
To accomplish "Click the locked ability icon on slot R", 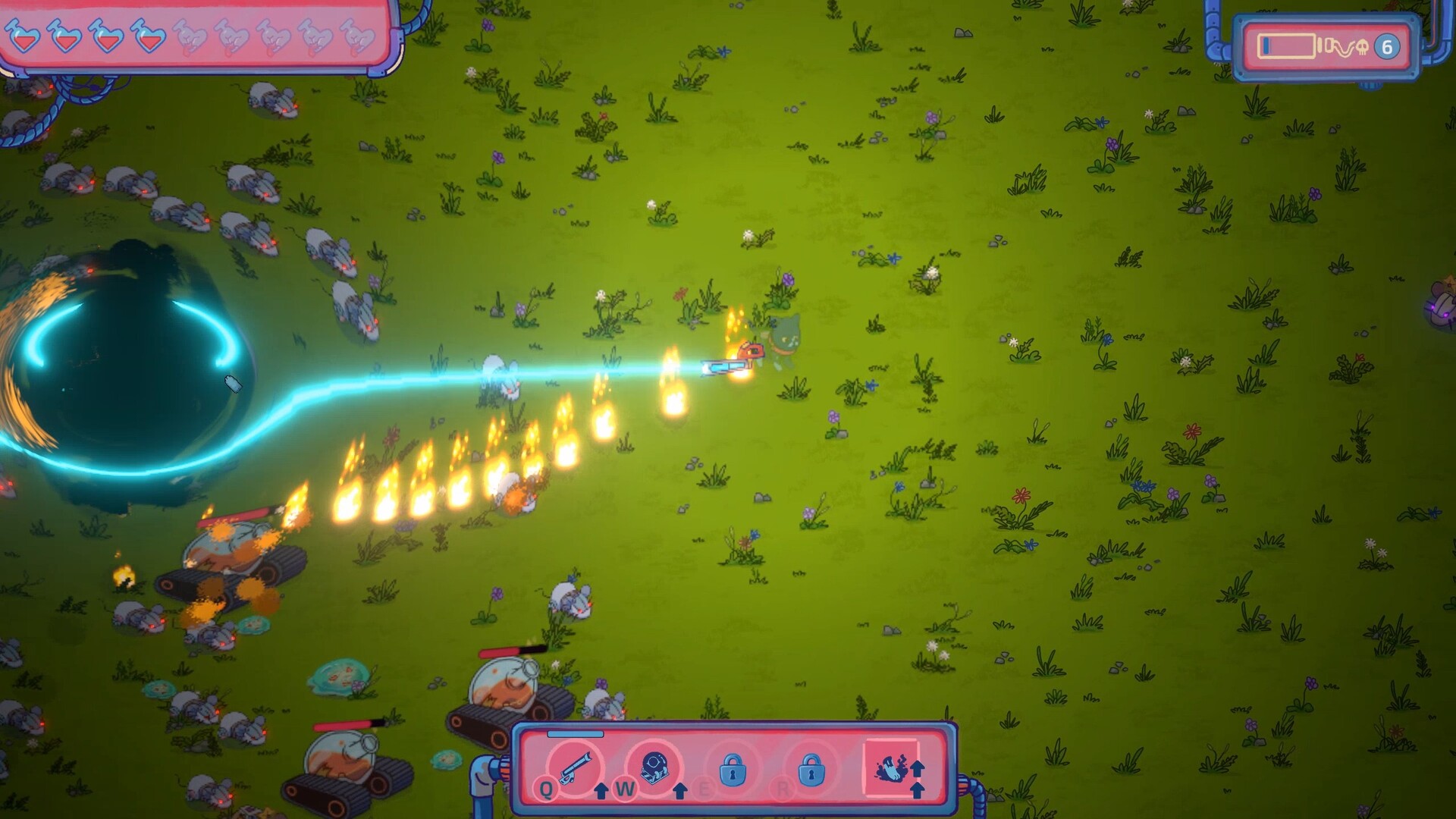I will point(811,770).
